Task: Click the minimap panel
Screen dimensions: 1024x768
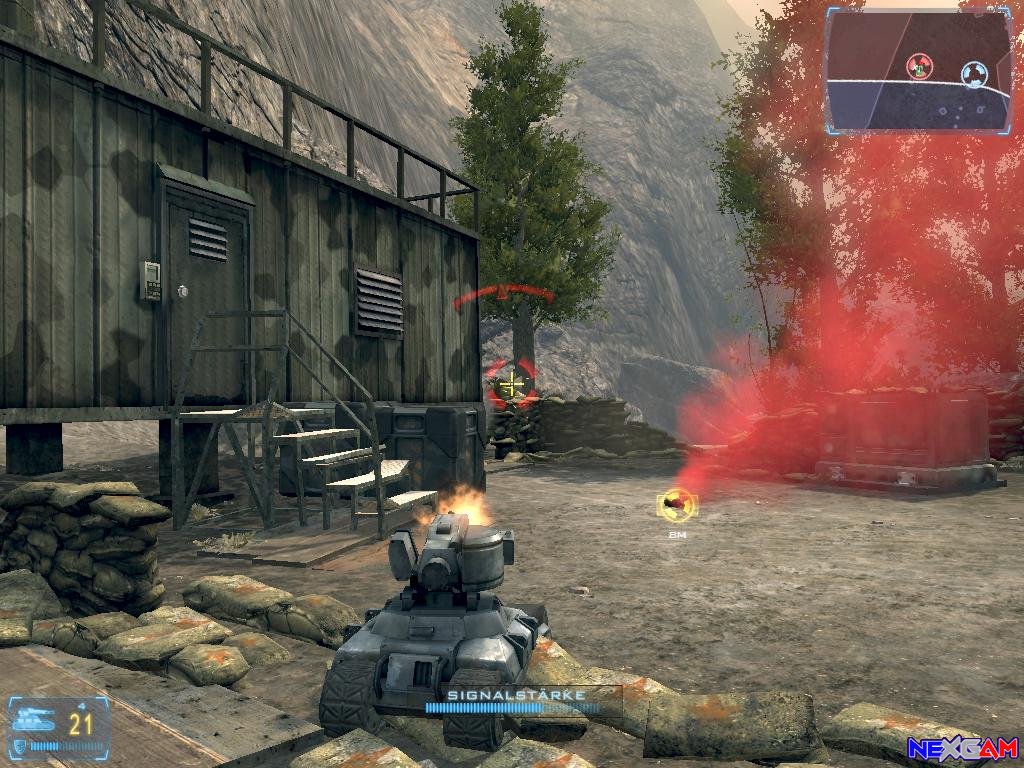Action: 919,70
